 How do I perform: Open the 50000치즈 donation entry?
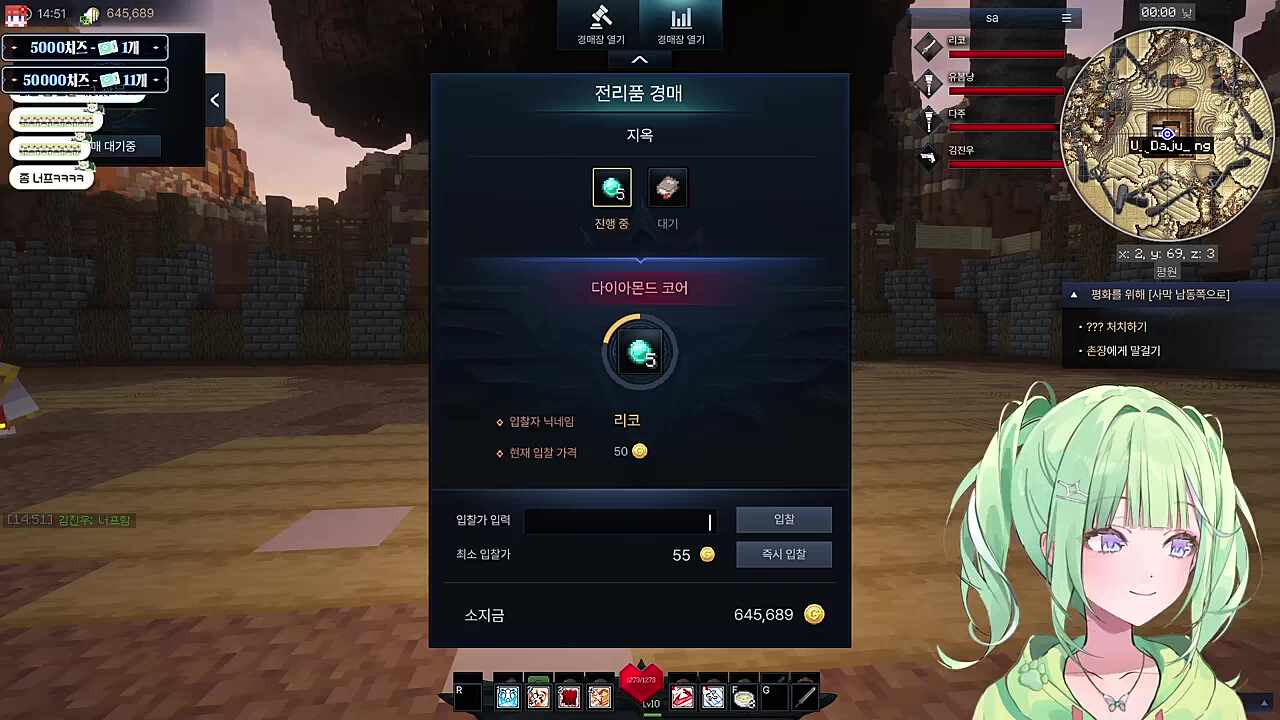(84, 79)
